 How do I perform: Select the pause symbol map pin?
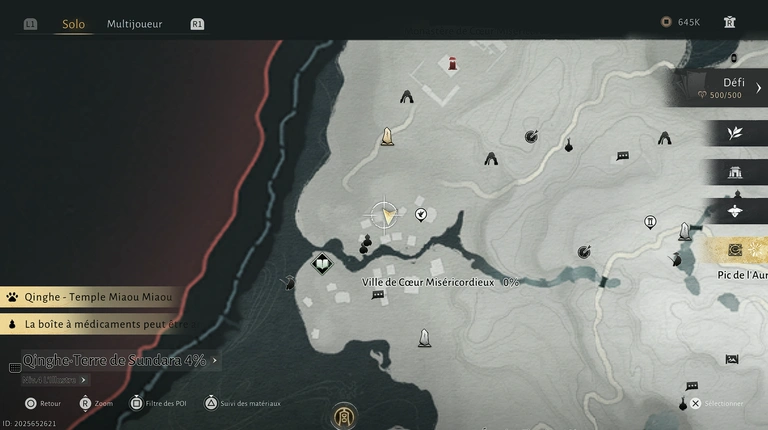(x=650, y=222)
